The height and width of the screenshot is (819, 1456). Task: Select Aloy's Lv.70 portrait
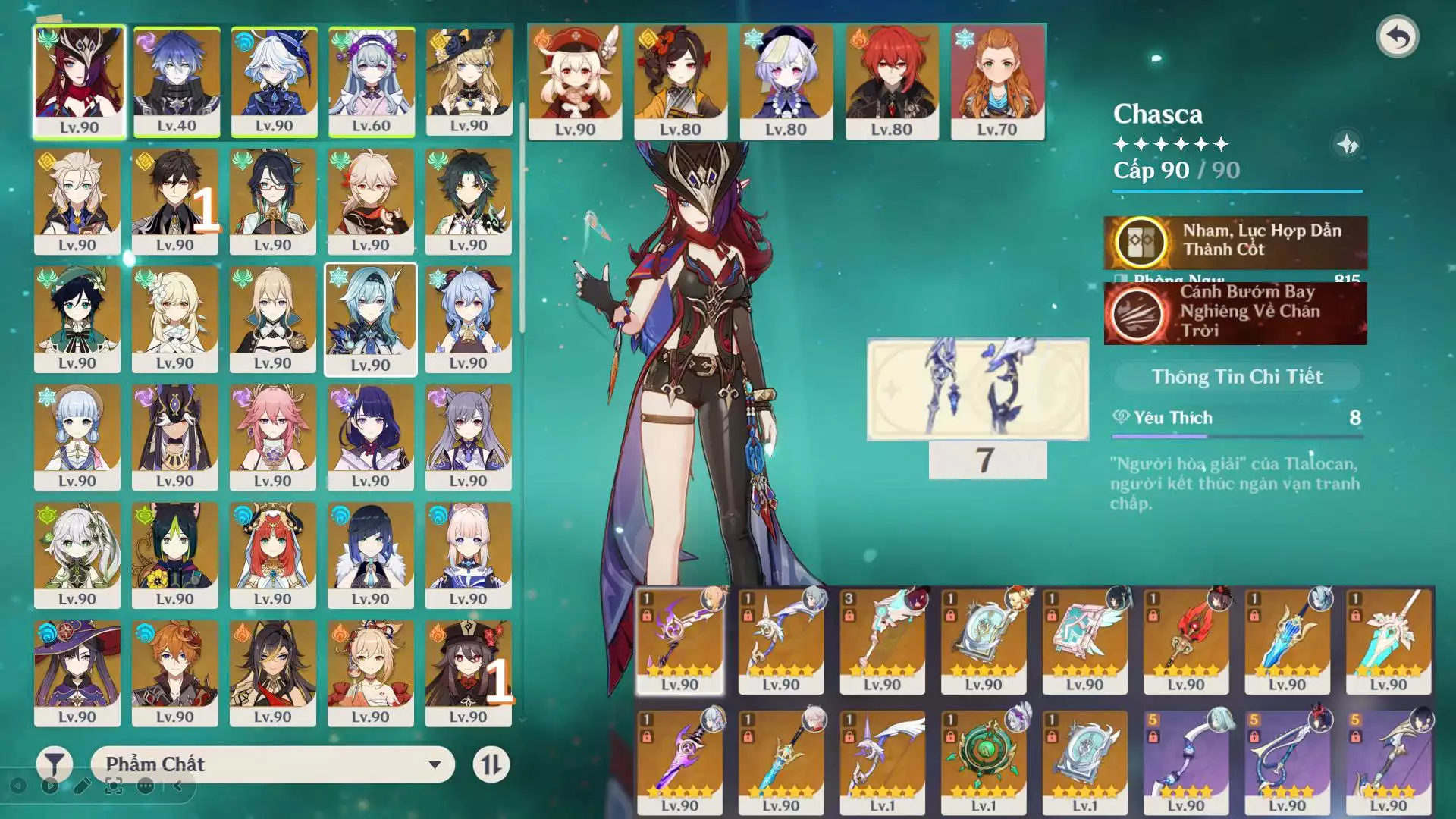pyautogui.click(x=997, y=82)
